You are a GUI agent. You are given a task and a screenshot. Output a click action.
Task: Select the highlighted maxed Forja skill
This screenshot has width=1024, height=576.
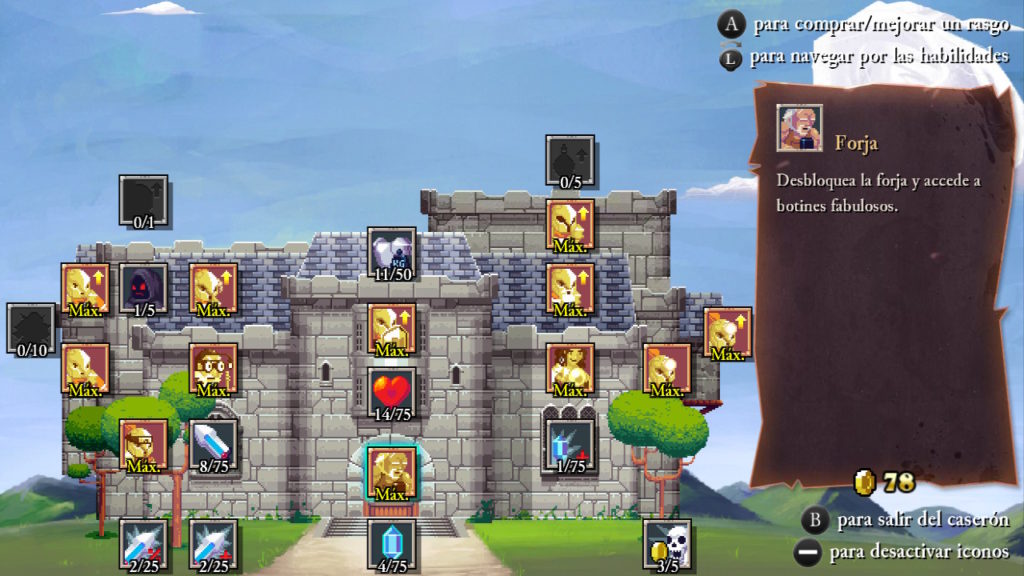392,471
